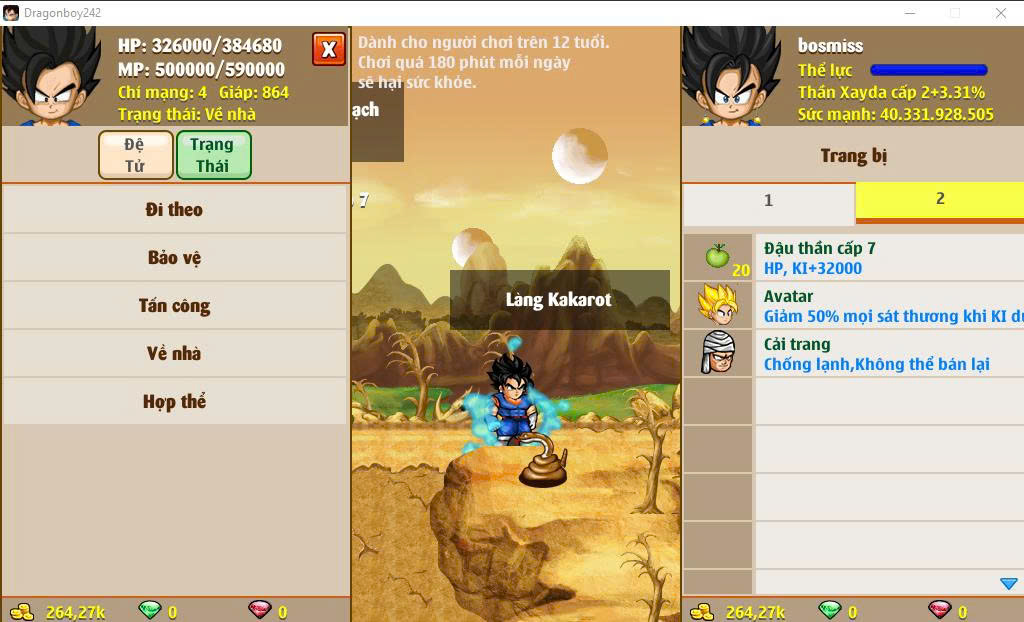Select the Trạng Thái tab
The image size is (1024, 622).
tap(213, 155)
